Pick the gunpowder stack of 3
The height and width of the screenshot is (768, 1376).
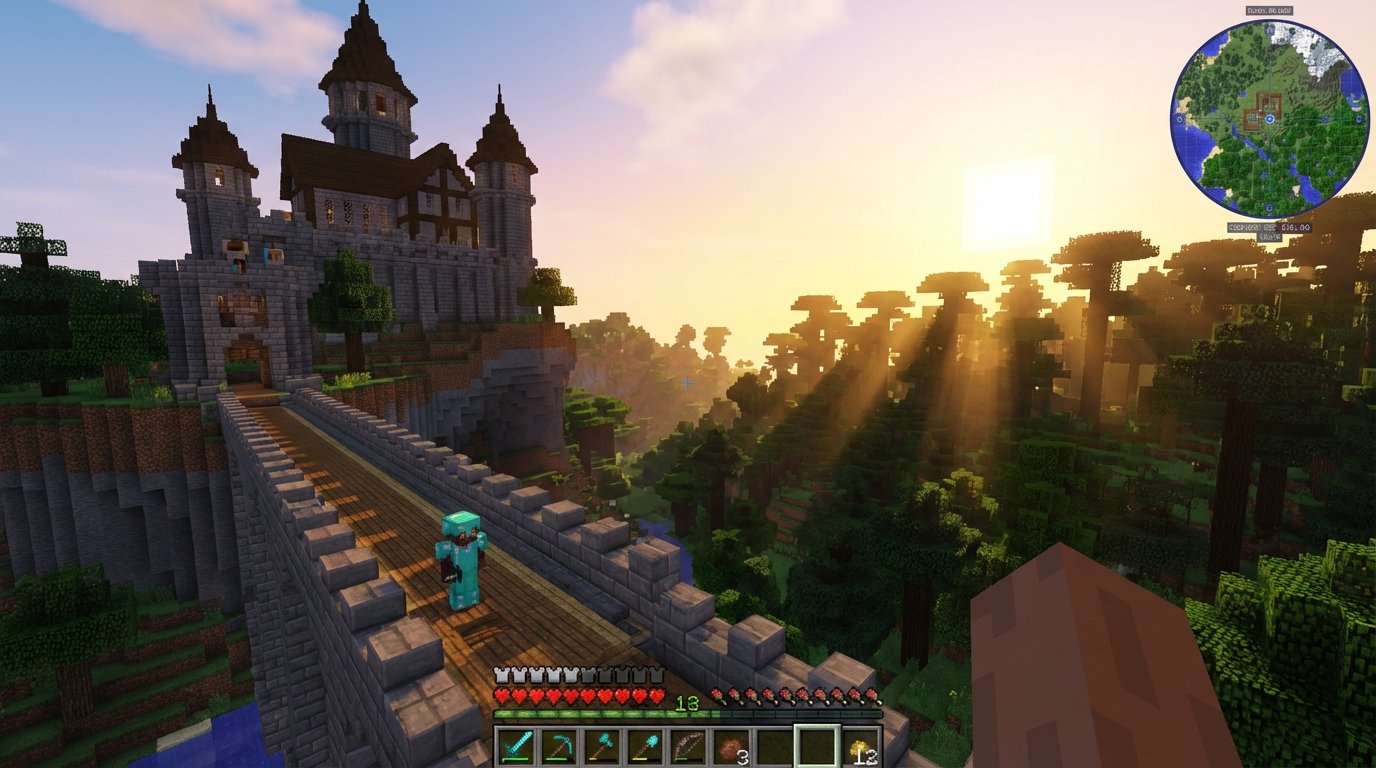(729, 746)
